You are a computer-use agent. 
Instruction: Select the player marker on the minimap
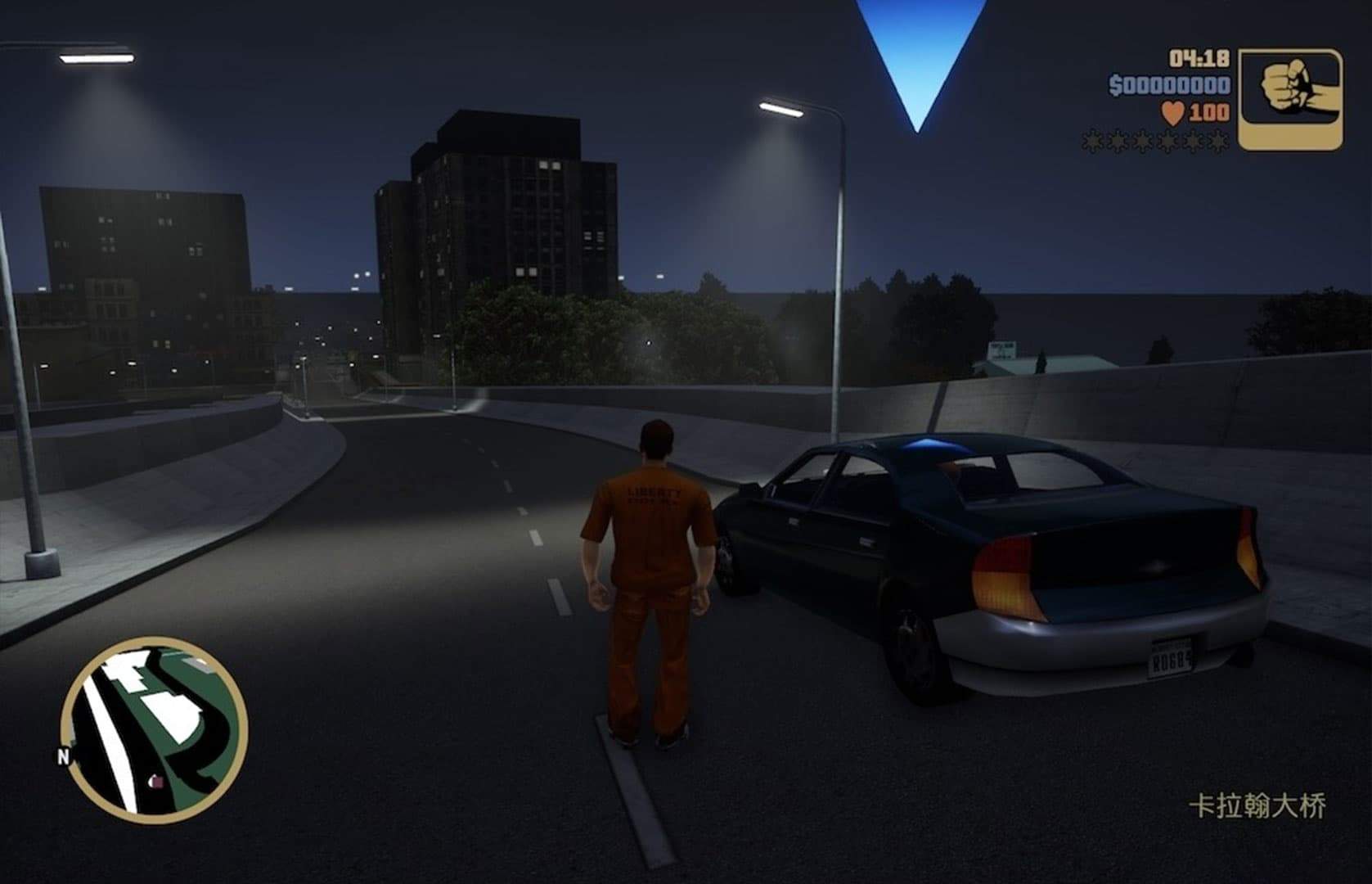[155, 782]
